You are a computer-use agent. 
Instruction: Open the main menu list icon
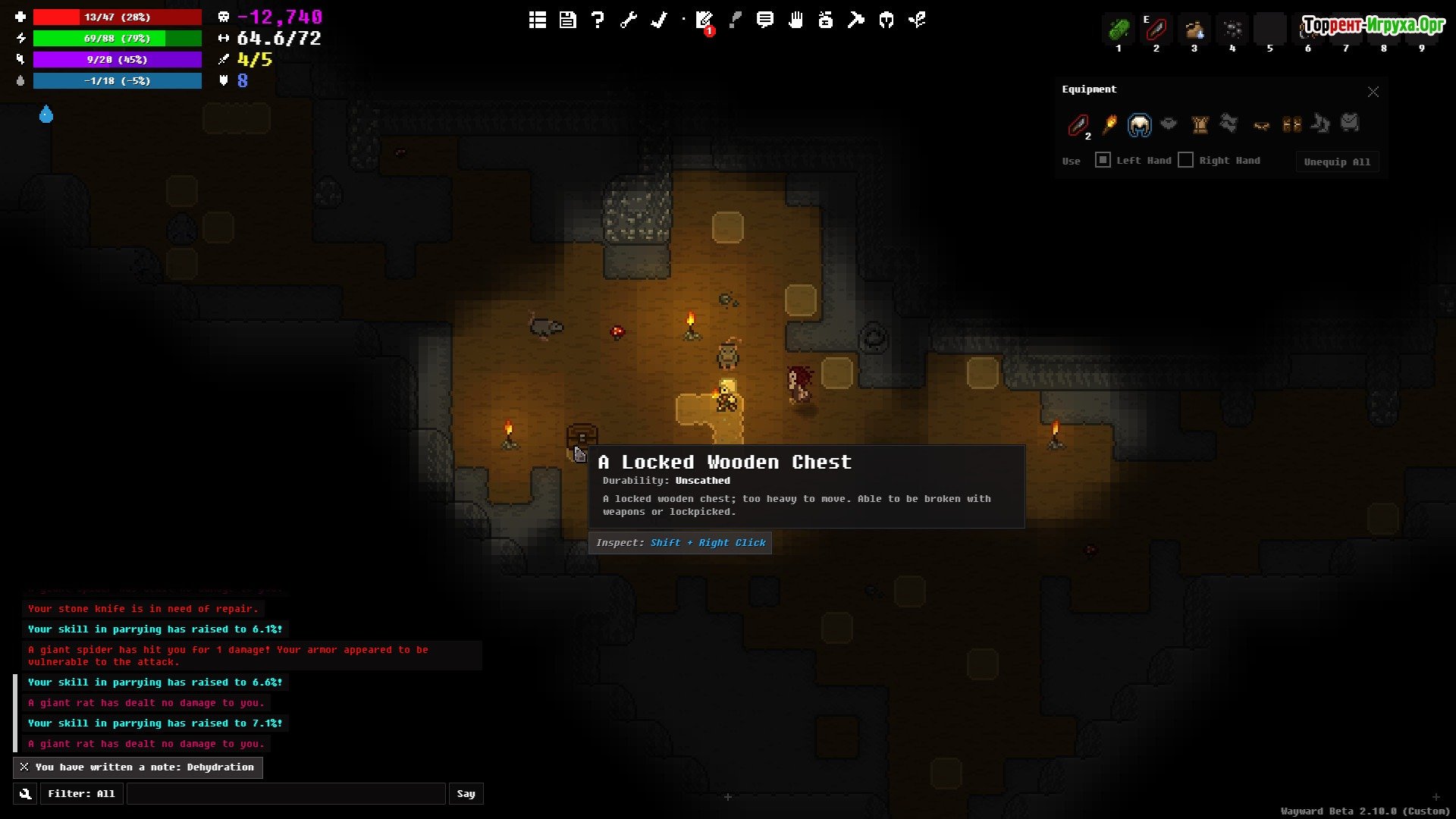(x=538, y=20)
